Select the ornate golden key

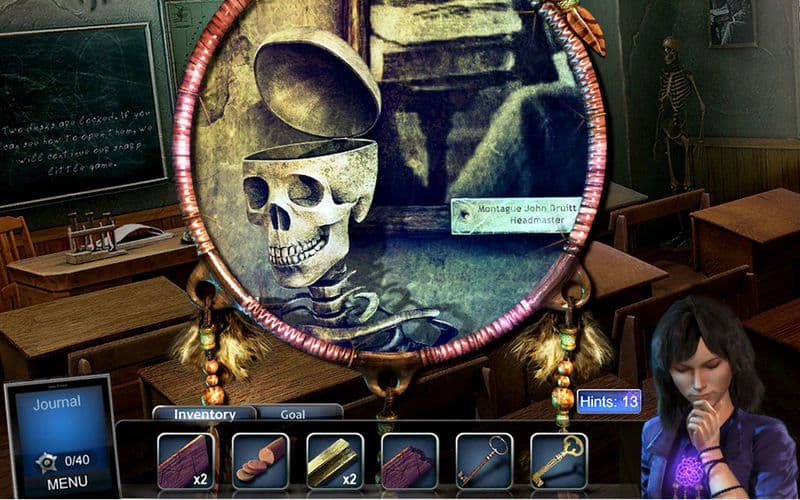coord(558,460)
